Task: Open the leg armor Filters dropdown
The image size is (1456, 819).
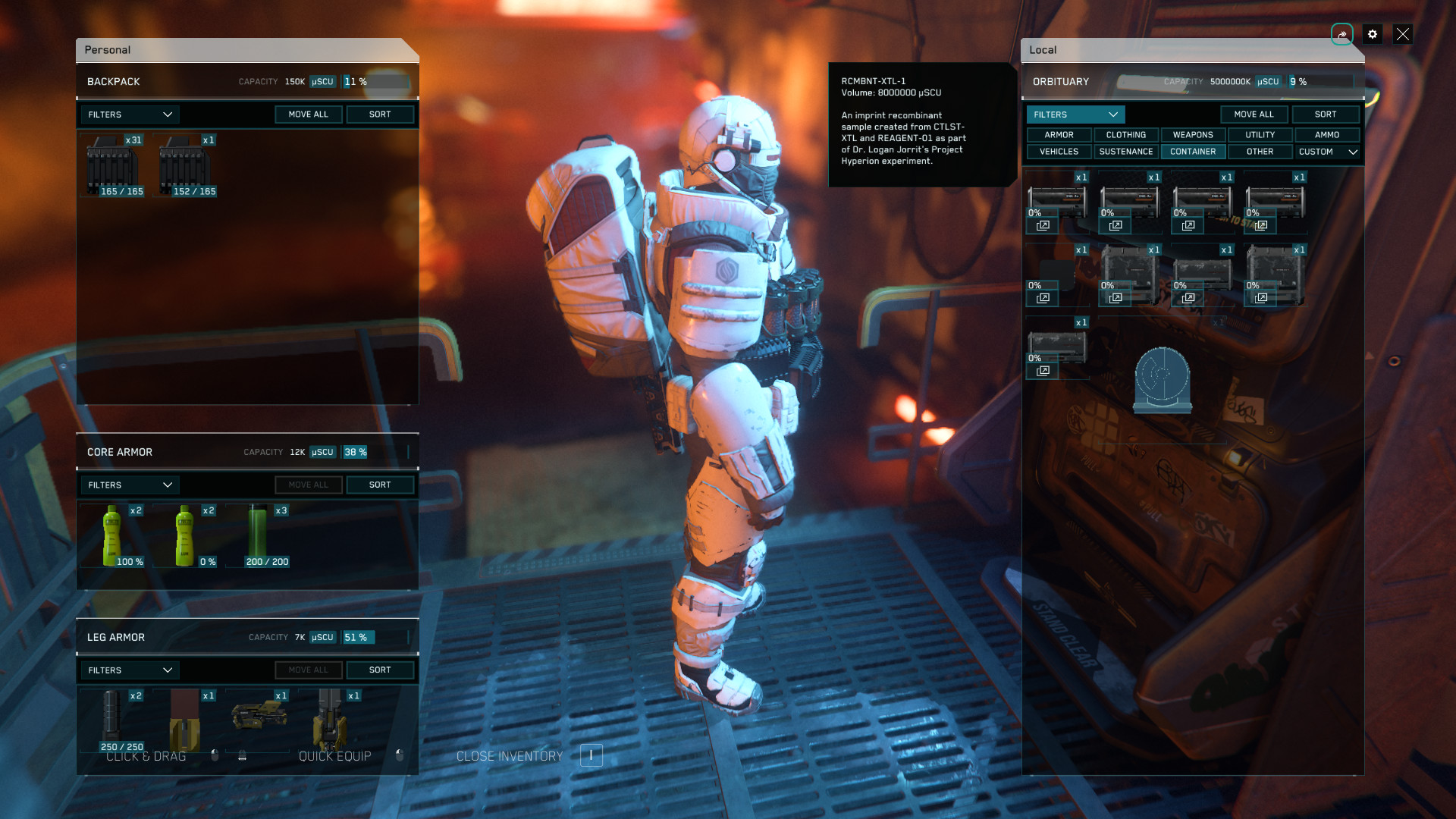Action: (x=130, y=670)
